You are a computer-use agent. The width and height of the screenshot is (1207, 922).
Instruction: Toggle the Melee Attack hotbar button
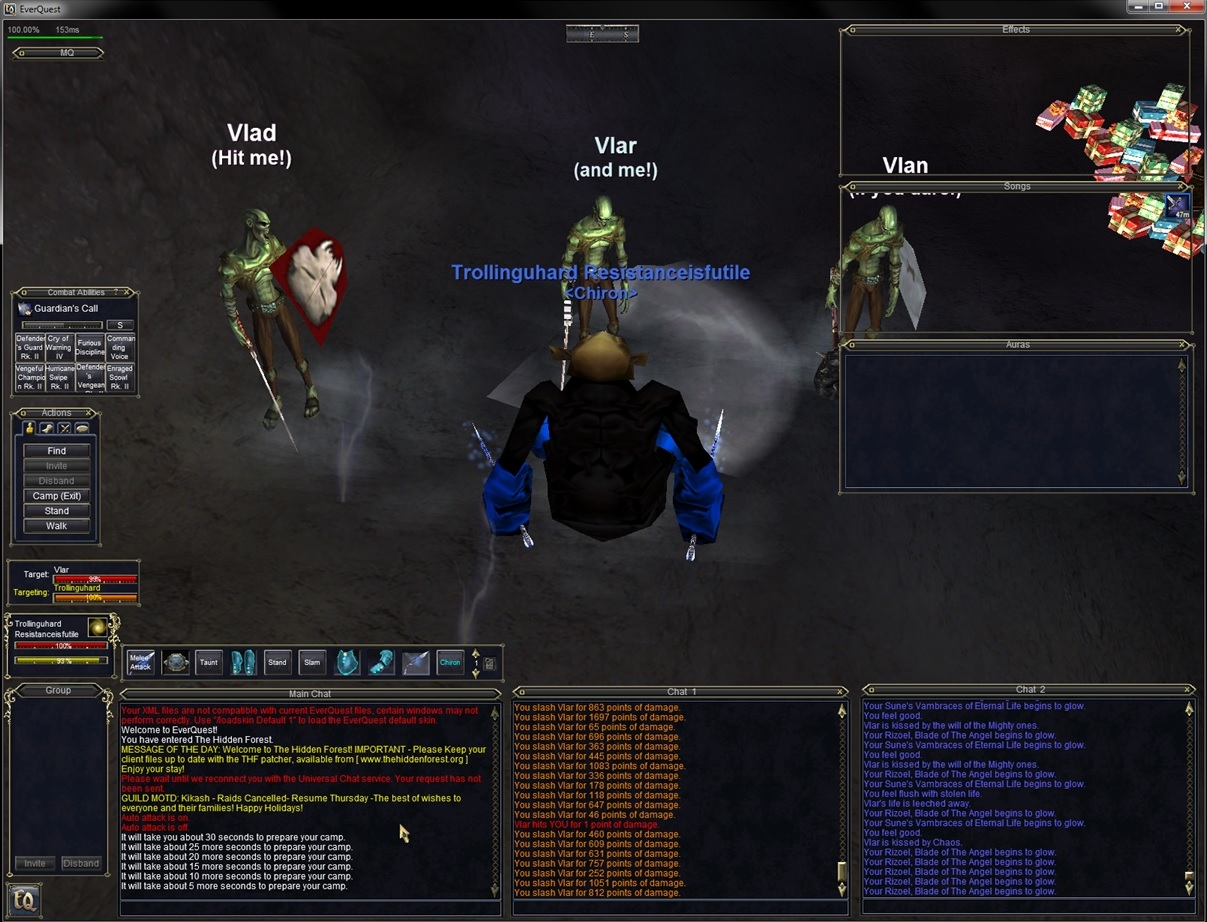coord(141,662)
